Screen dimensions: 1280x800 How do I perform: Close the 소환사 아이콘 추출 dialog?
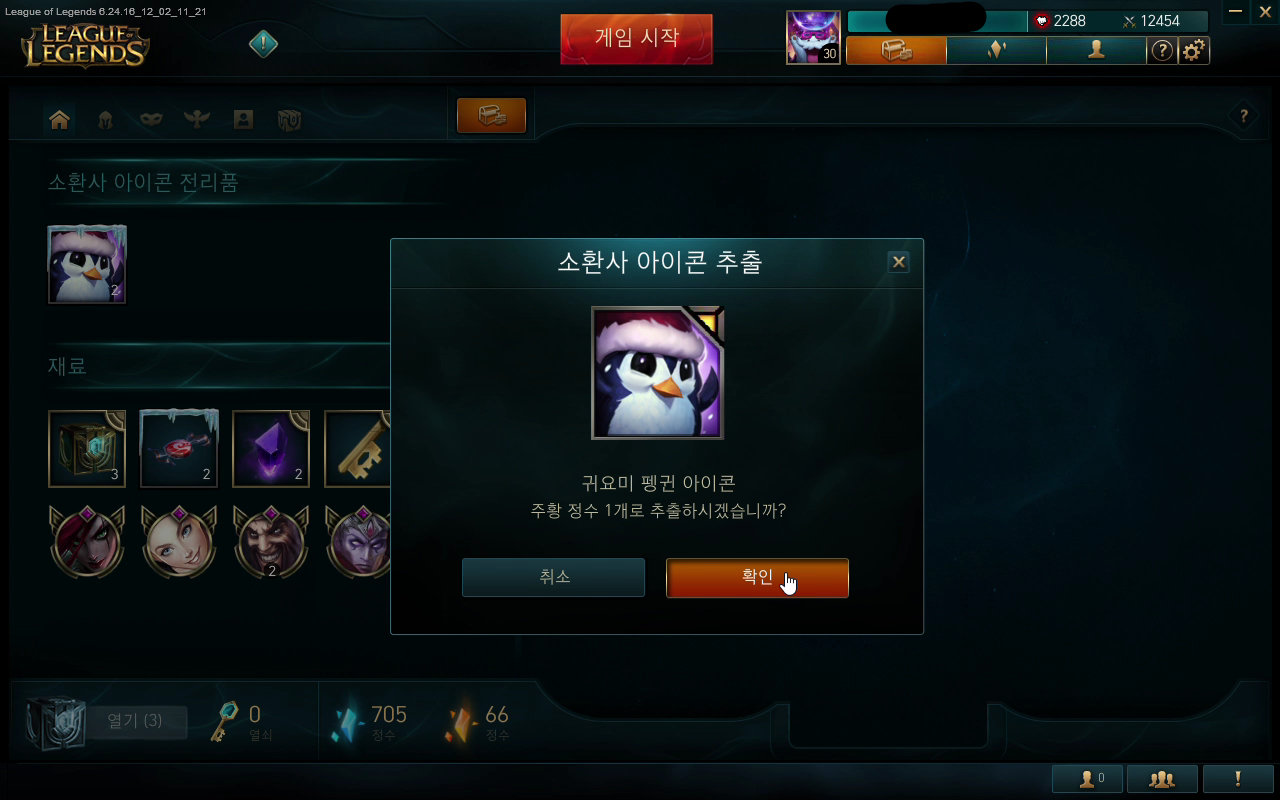(897, 262)
